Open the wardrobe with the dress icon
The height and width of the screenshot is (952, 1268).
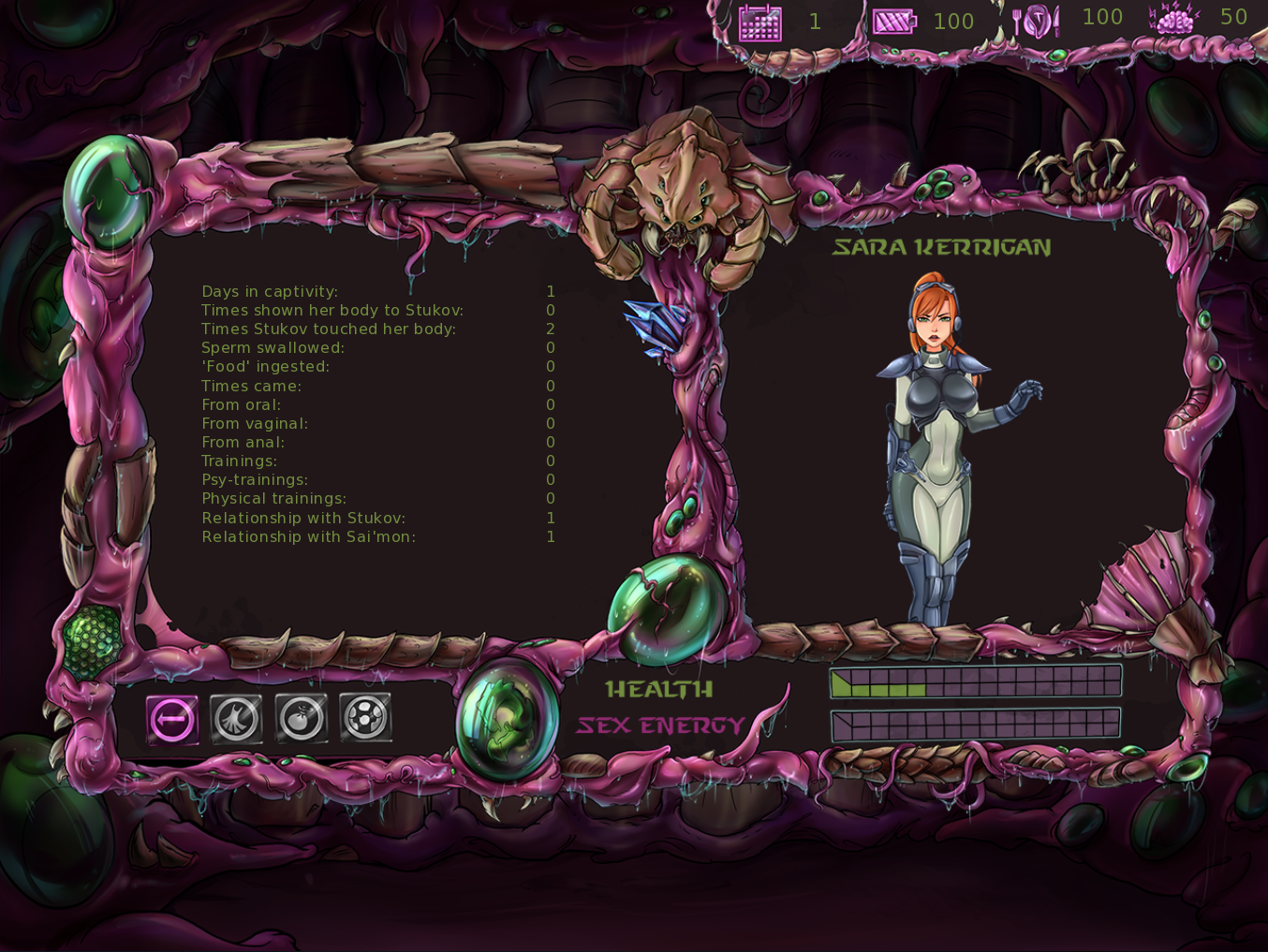pos(236,719)
